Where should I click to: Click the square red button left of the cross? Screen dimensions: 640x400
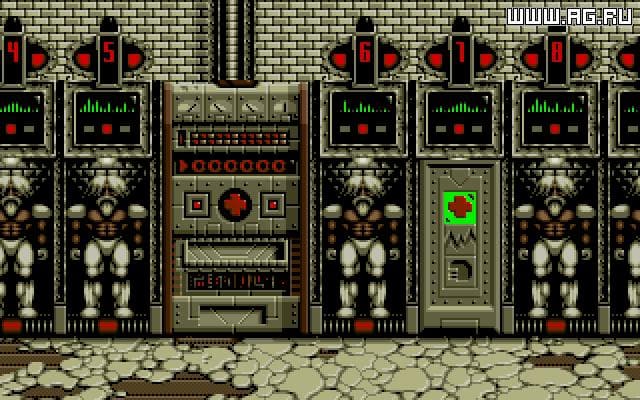[198, 204]
